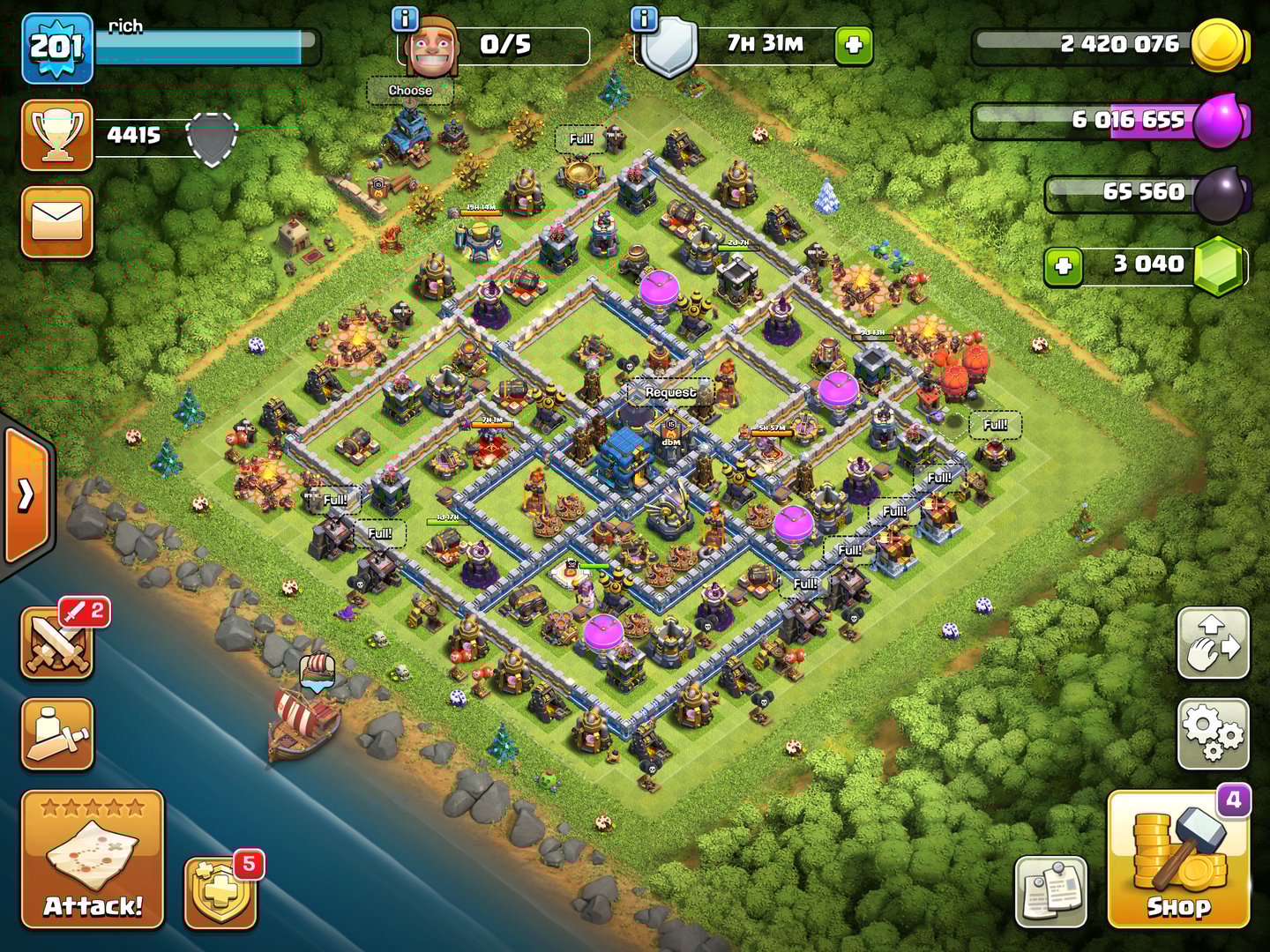Open the Shop
Screen dimensions: 1270x952
point(1178,859)
